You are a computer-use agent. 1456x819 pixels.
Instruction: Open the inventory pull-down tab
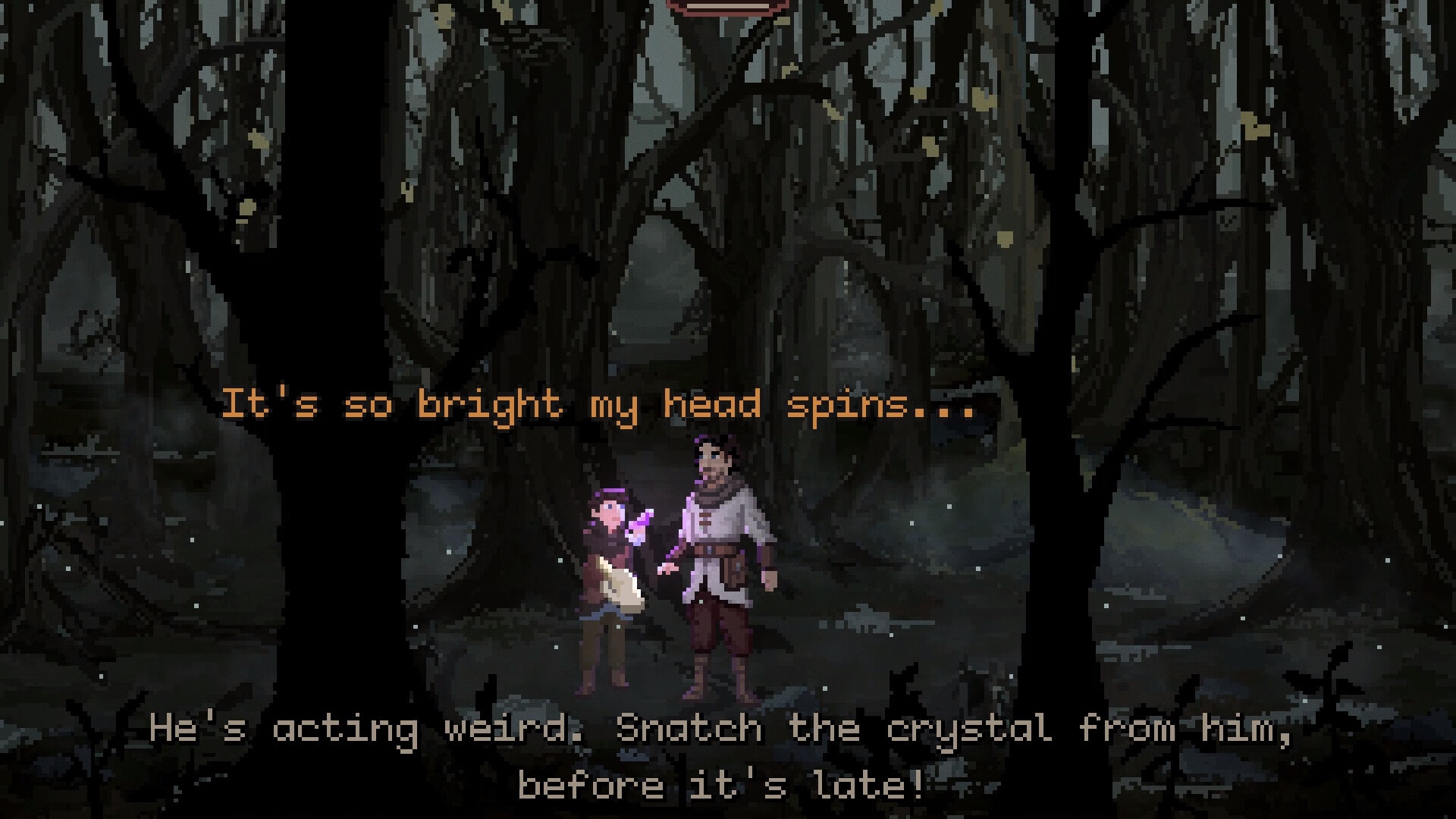[727, 6]
